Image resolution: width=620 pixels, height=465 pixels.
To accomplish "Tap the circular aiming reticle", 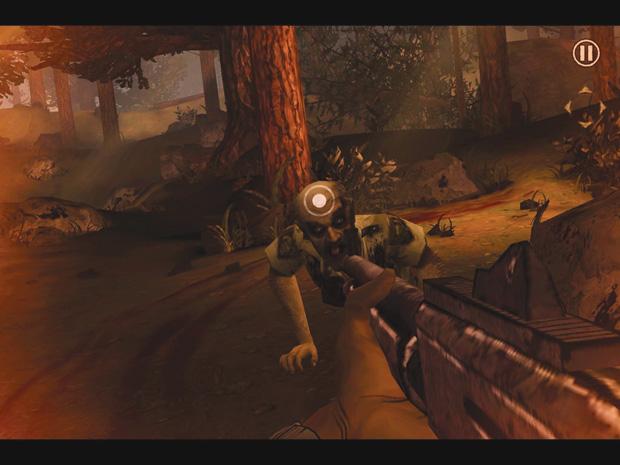I will [318, 201].
